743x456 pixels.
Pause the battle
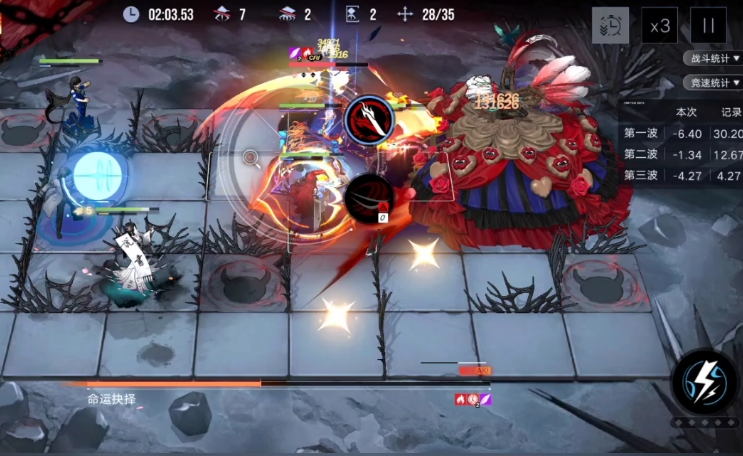click(x=708, y=25)
